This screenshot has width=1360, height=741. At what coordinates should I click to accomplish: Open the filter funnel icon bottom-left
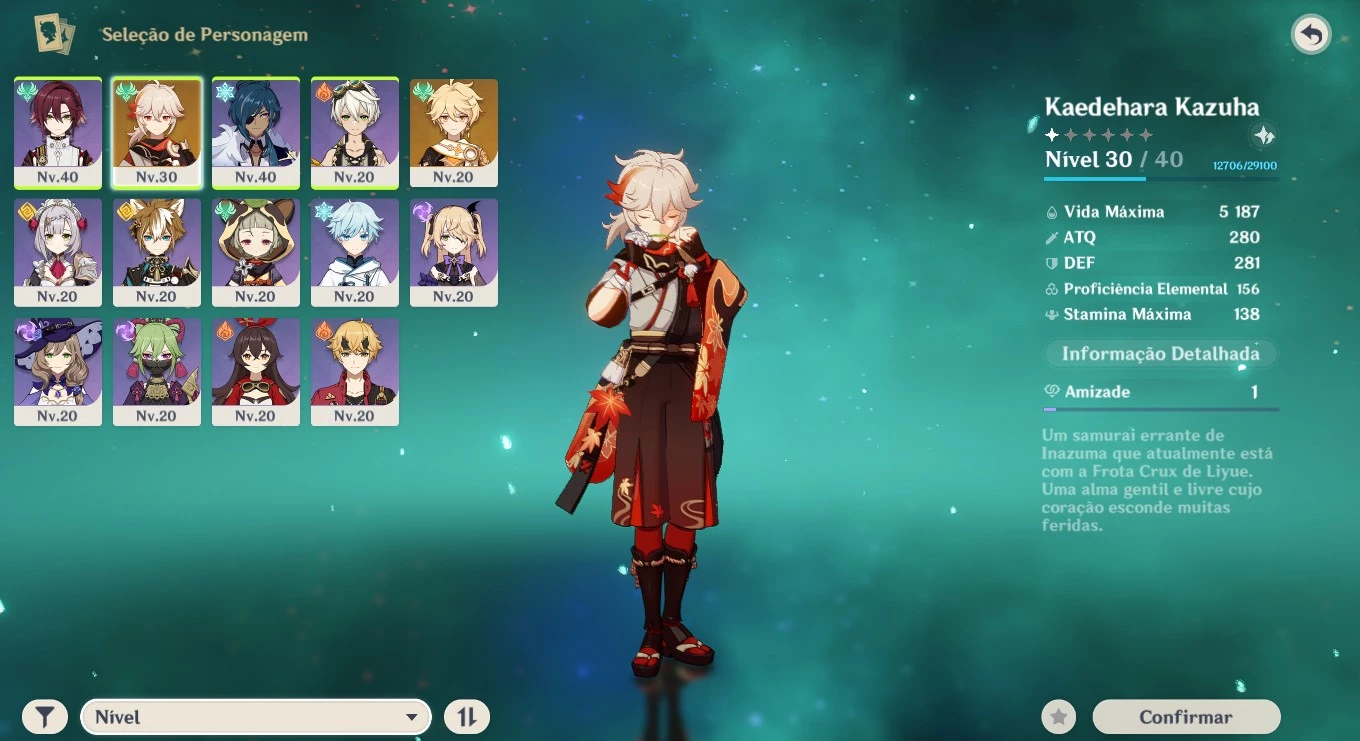point(44,716)
